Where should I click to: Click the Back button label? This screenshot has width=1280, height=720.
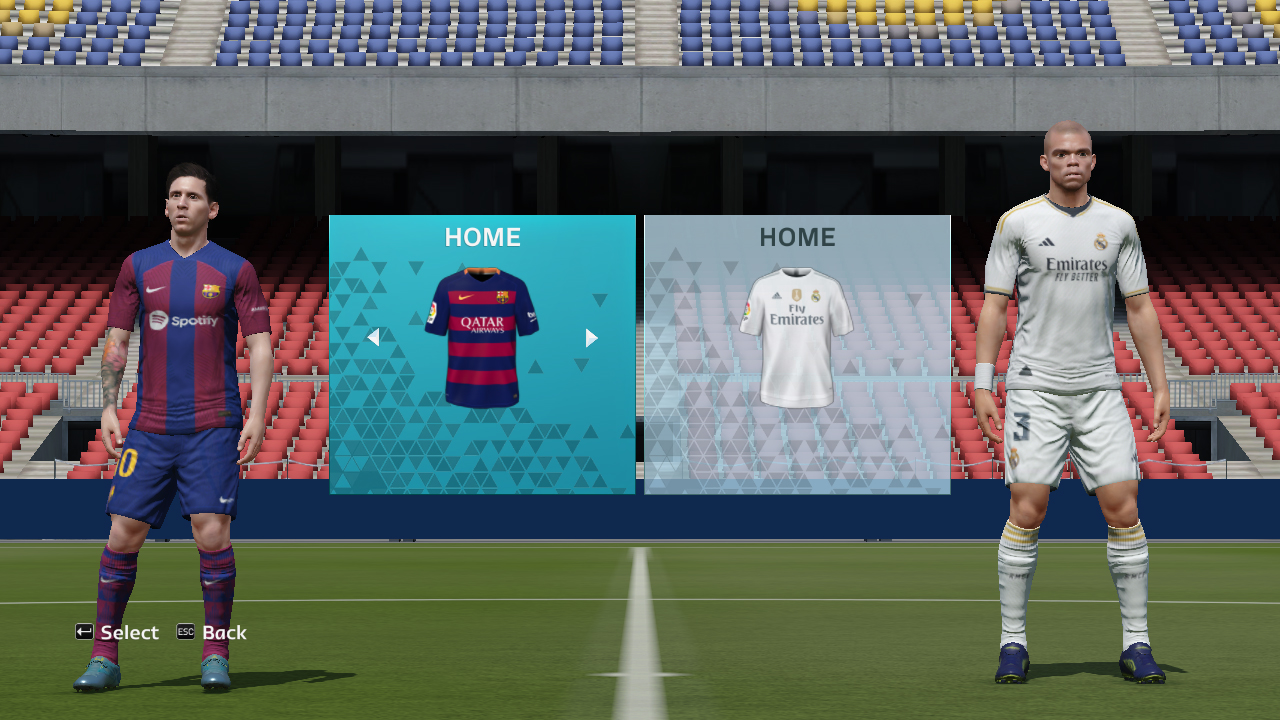226,632
